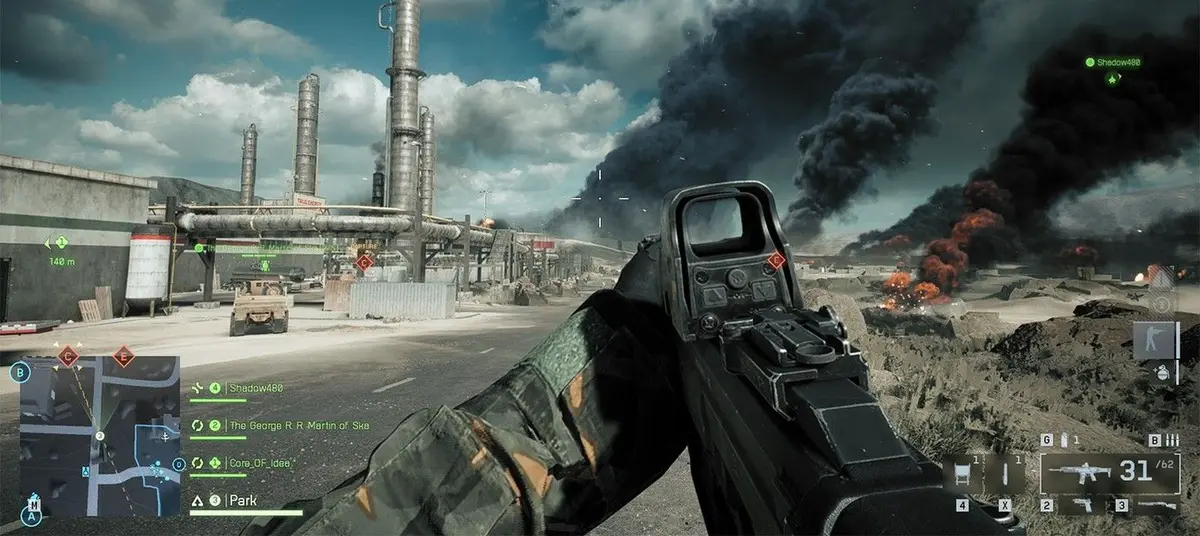This screenshot has height=536, width=1200.
Task: Click the red C capture marker by the pipes
Action: (364, 262)
